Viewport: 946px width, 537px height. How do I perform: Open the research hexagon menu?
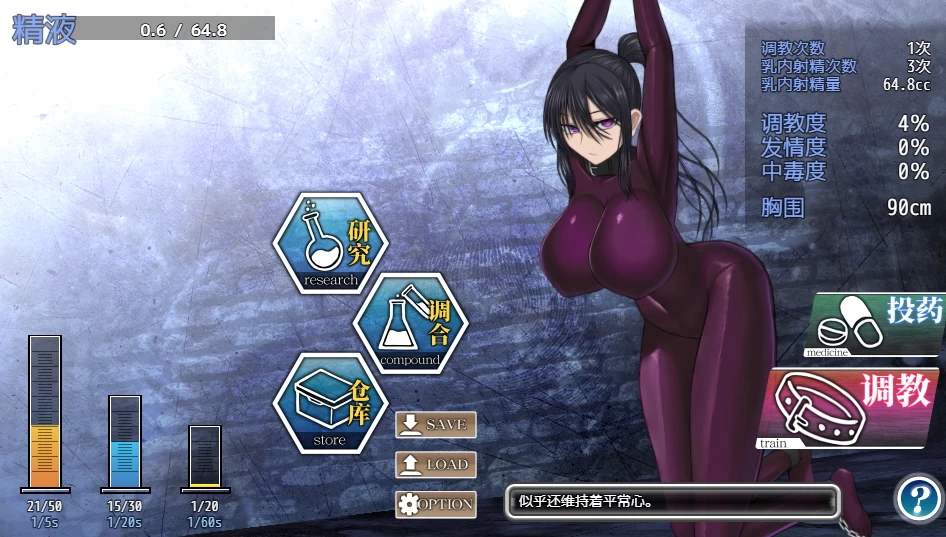[x=331, y=243]
